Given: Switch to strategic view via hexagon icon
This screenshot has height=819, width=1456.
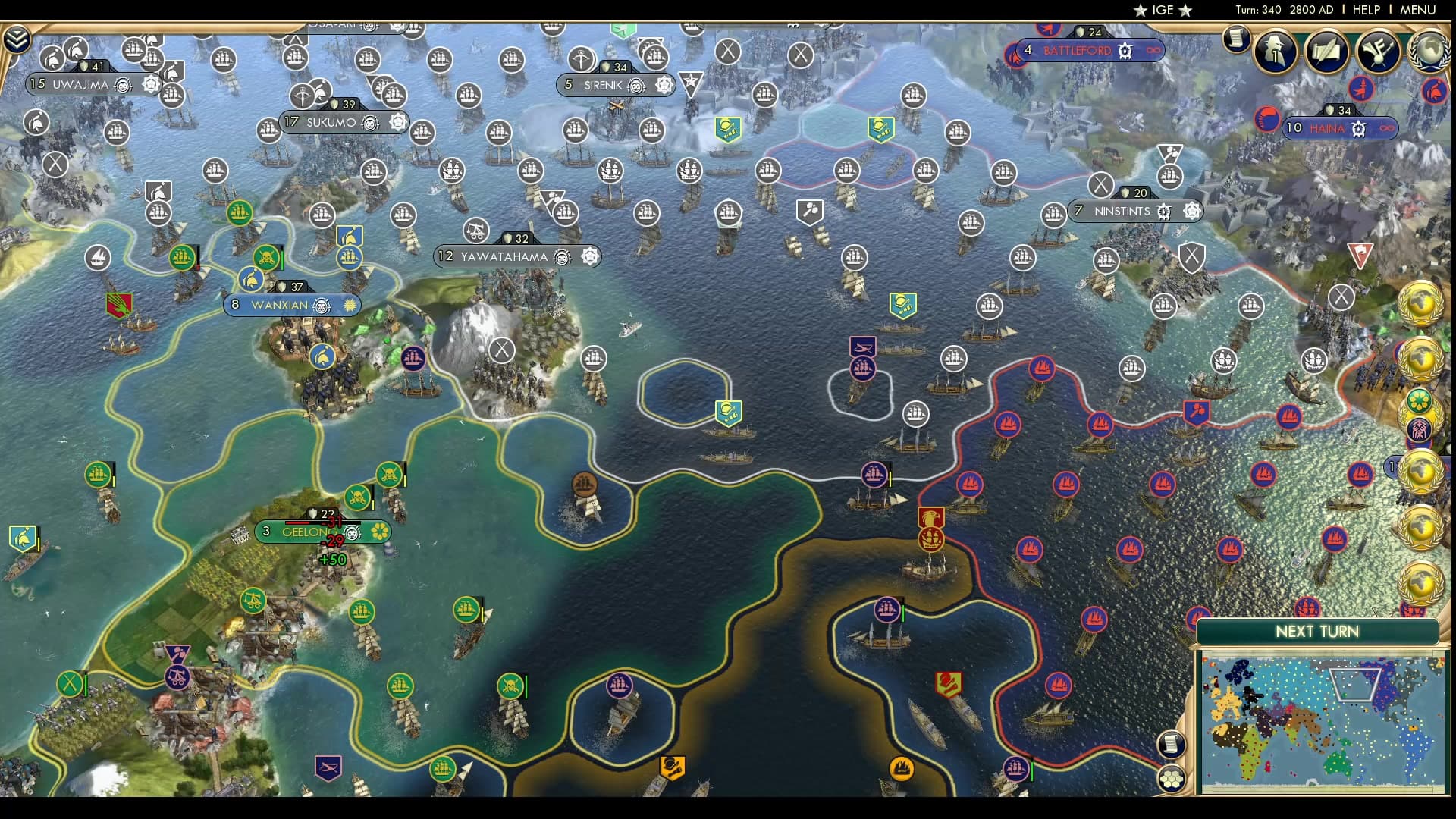Looking at the screenshot, I should click(1172, 778).
